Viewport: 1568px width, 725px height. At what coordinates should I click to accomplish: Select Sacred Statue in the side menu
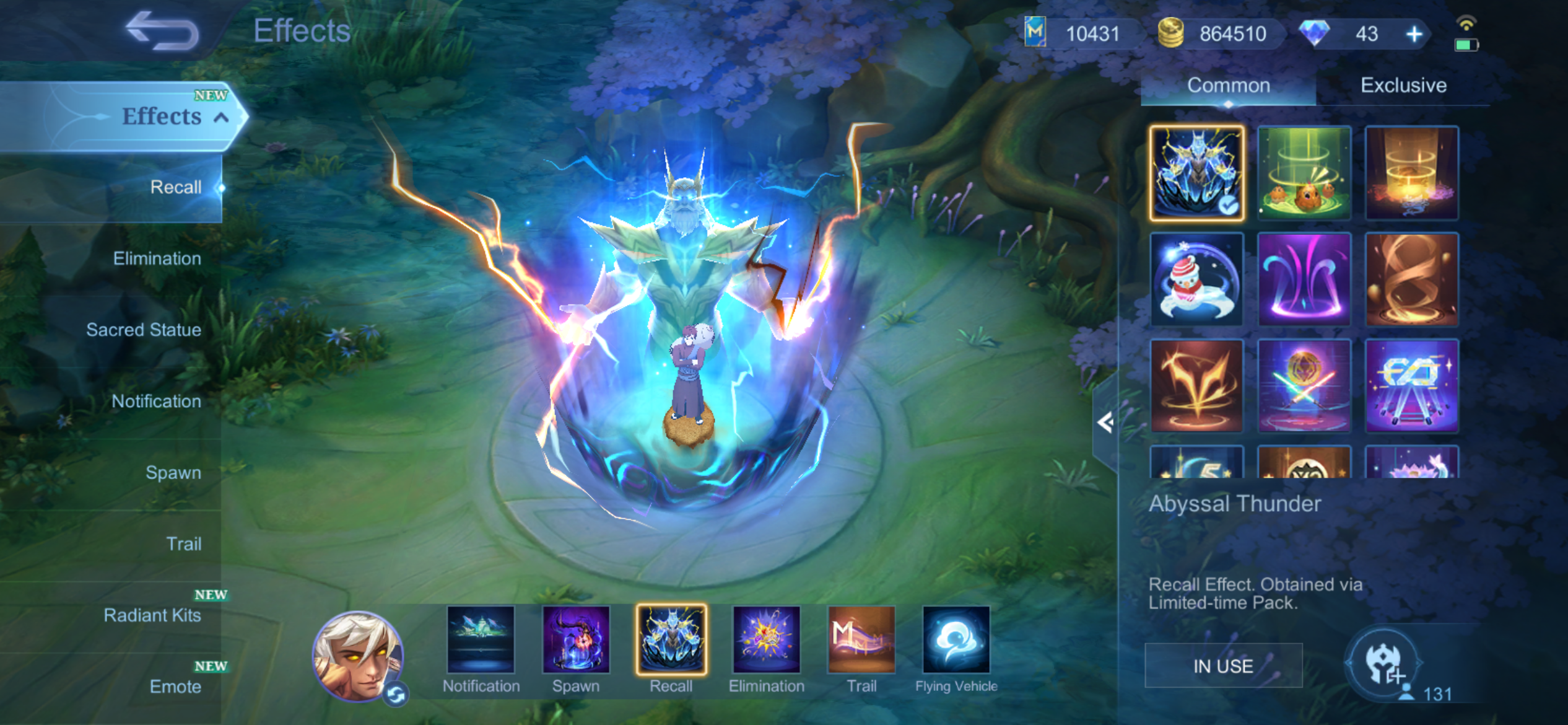(x=144, y=330)
